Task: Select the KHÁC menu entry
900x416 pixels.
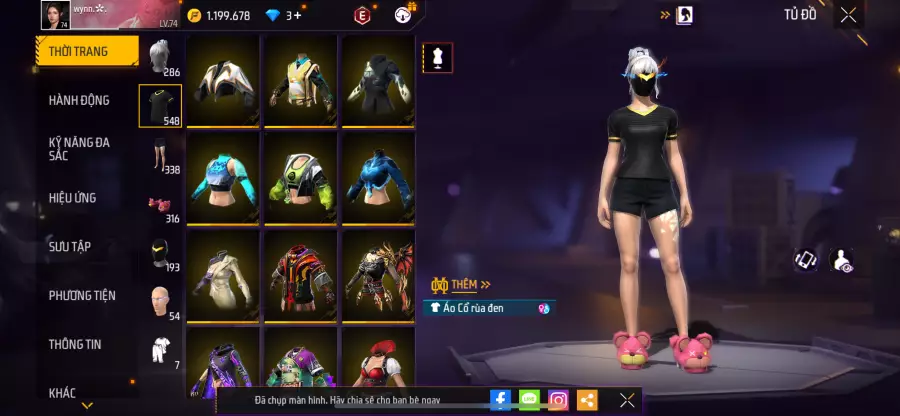Action: coord(62,393)
